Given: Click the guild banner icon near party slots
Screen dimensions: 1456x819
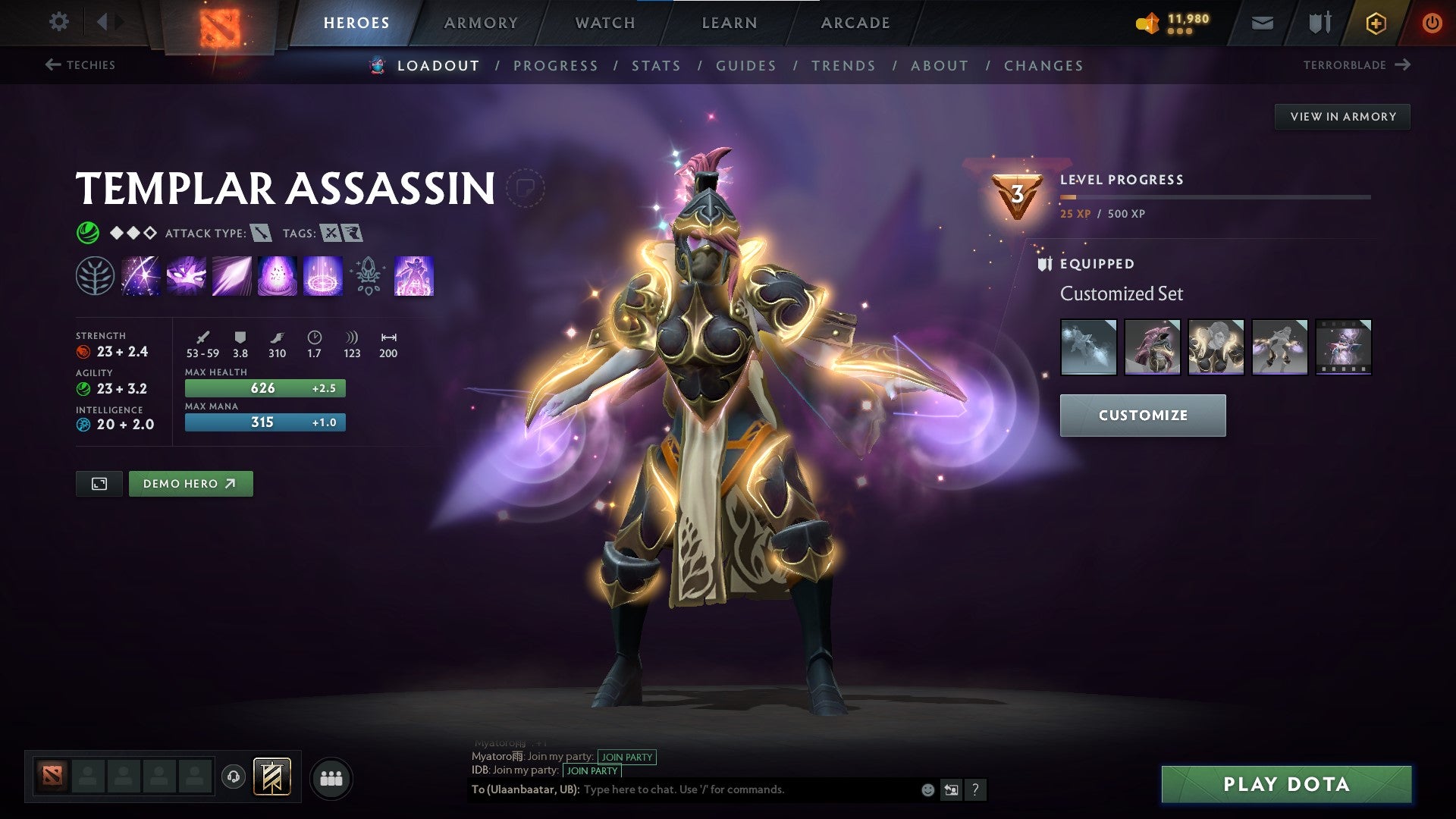Looking at the screenshot, I should point(274,777).
